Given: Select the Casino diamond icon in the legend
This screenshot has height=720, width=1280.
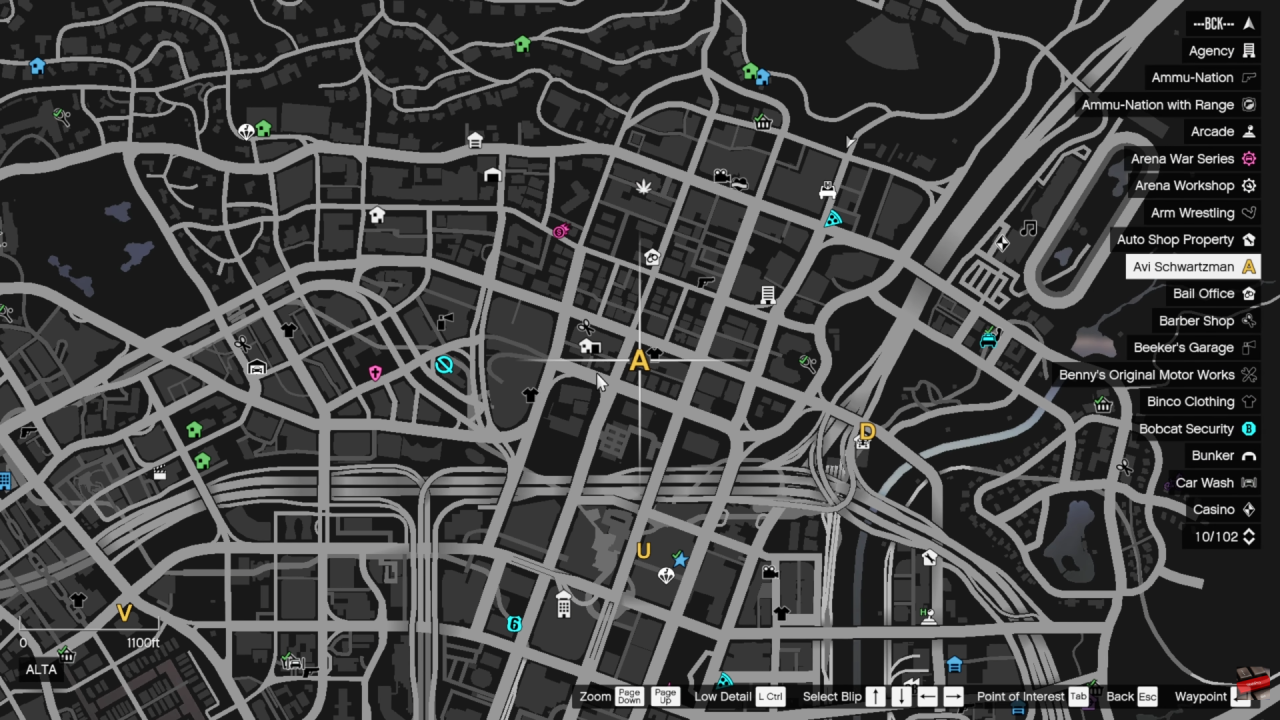Looking at the screenshot, I should point(1248,509).
